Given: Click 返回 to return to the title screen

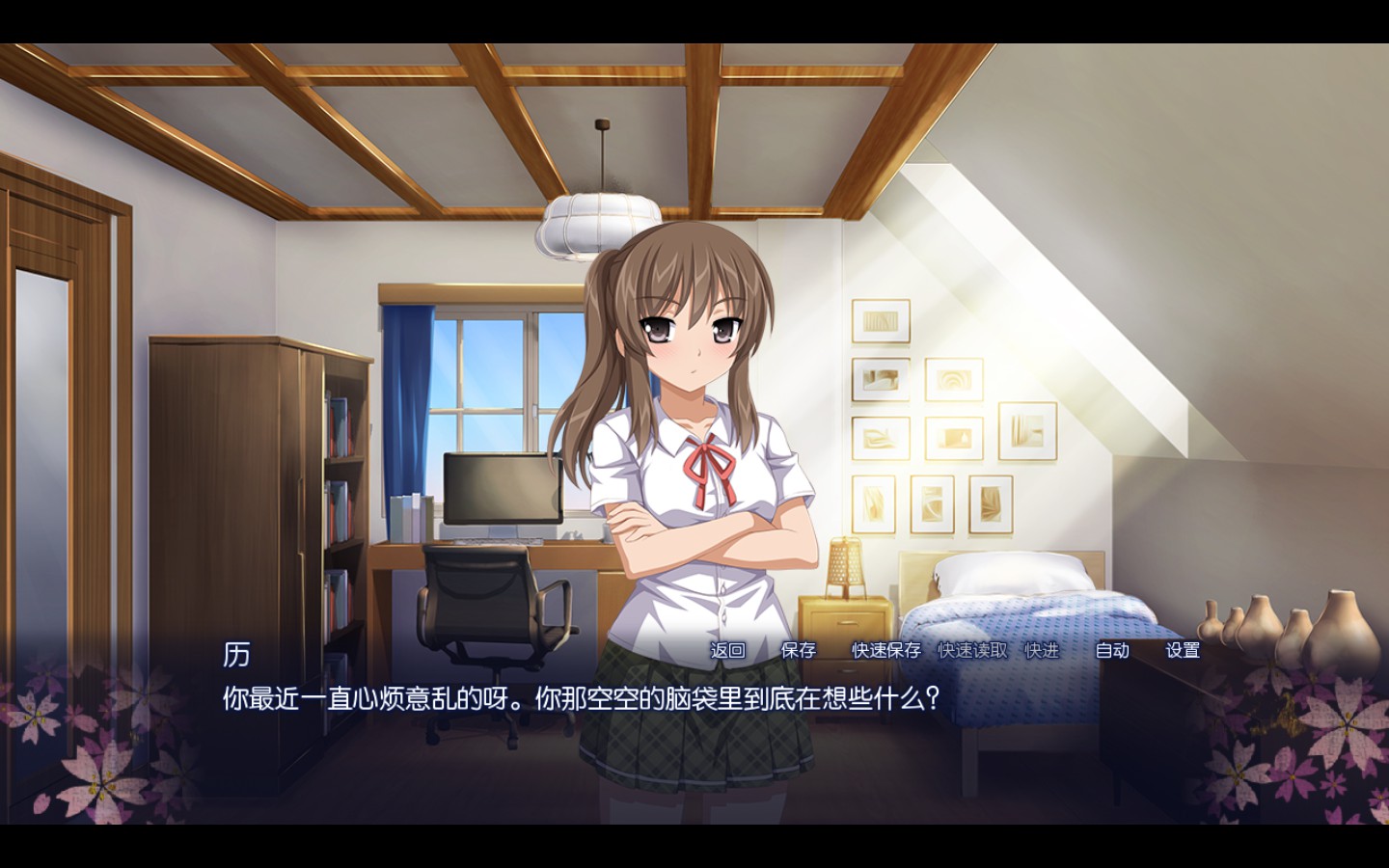Looking at the screenshot, I should pyautogui.click(x=728, y=652).
